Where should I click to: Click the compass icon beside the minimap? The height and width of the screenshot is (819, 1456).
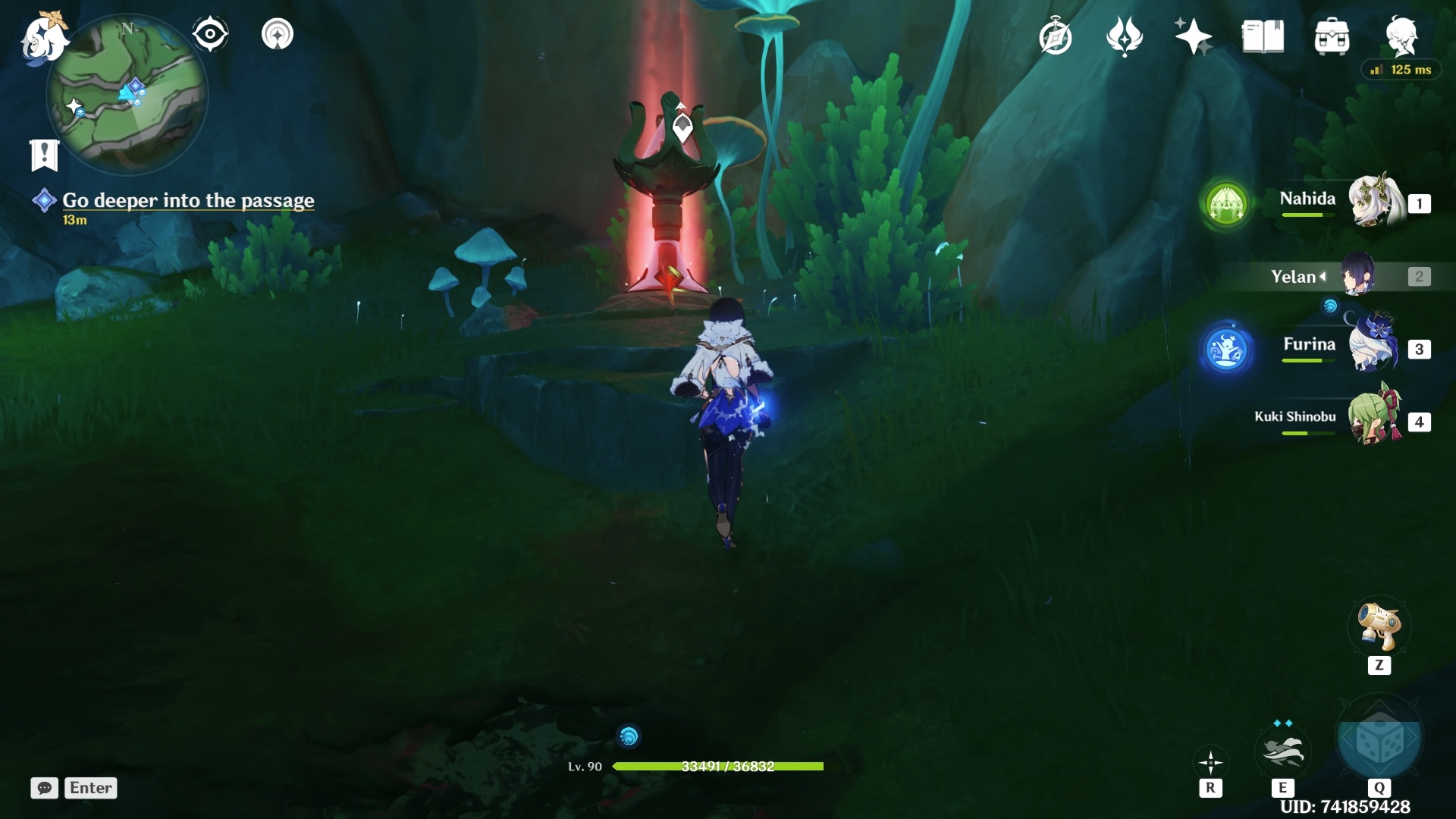pos(210,33)
